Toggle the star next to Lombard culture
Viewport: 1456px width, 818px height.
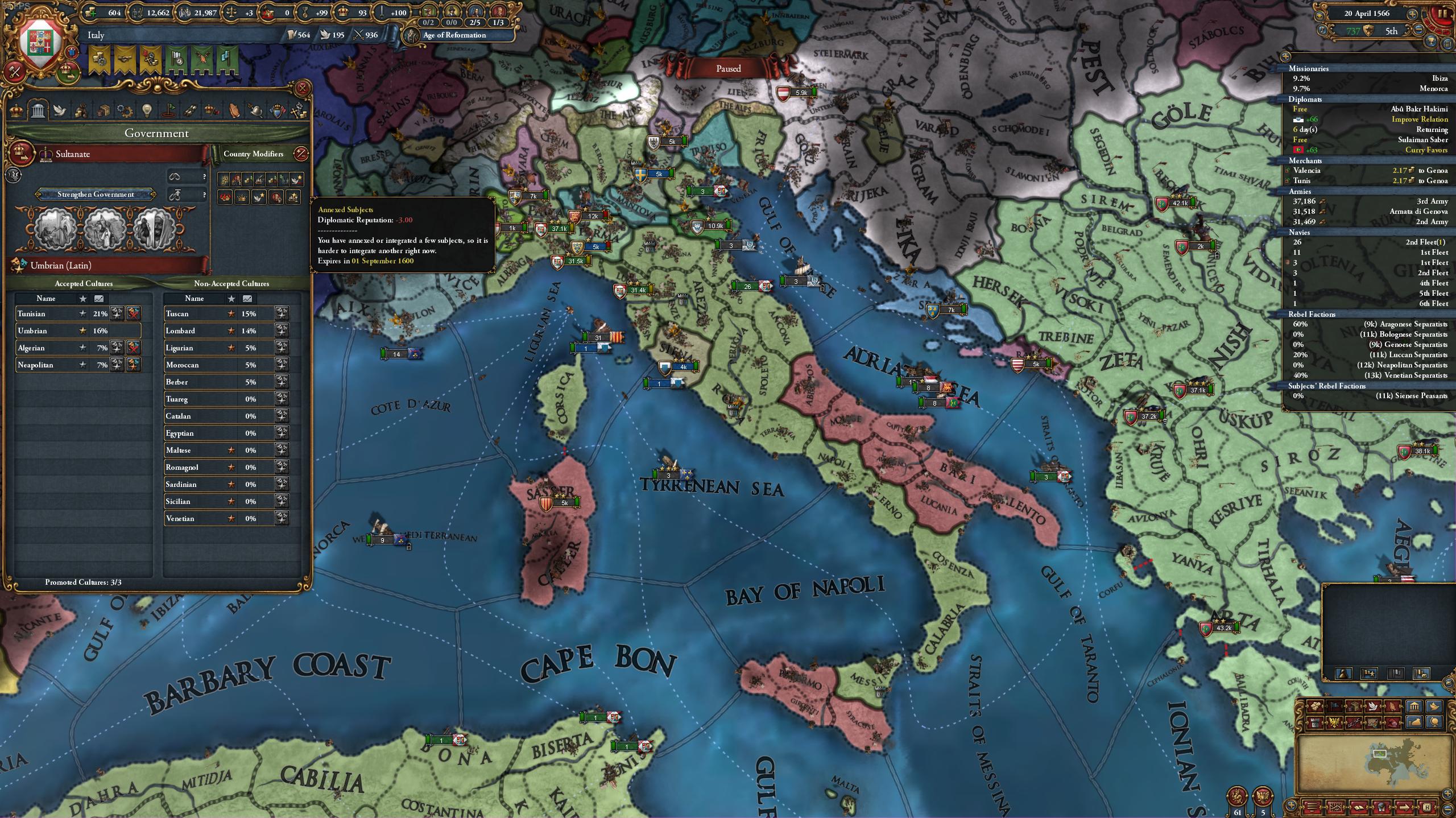coord(231,331)
